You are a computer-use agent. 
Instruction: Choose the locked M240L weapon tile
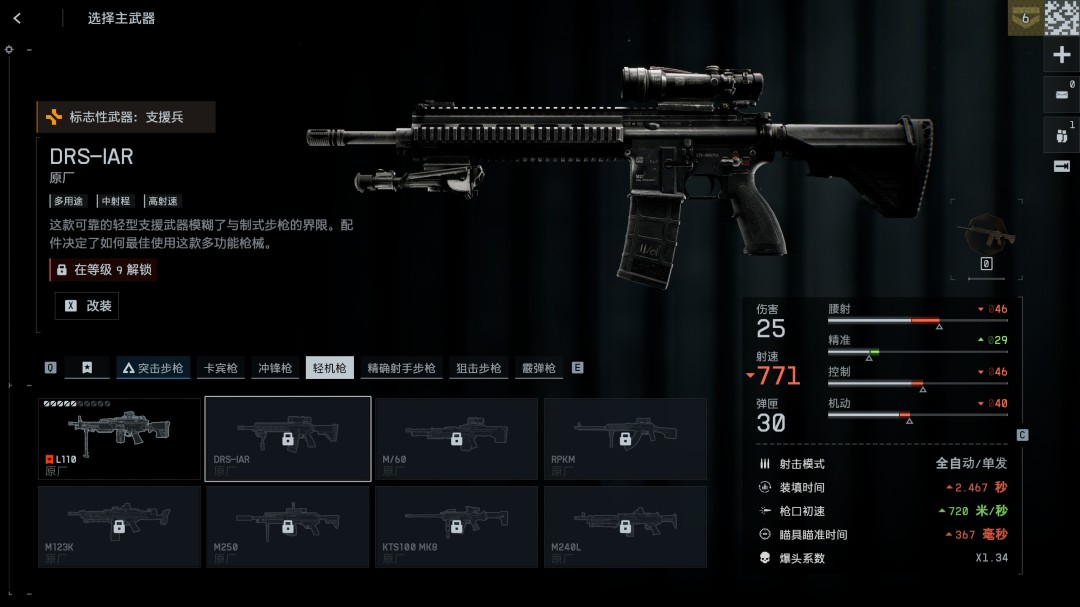point(625,526)
